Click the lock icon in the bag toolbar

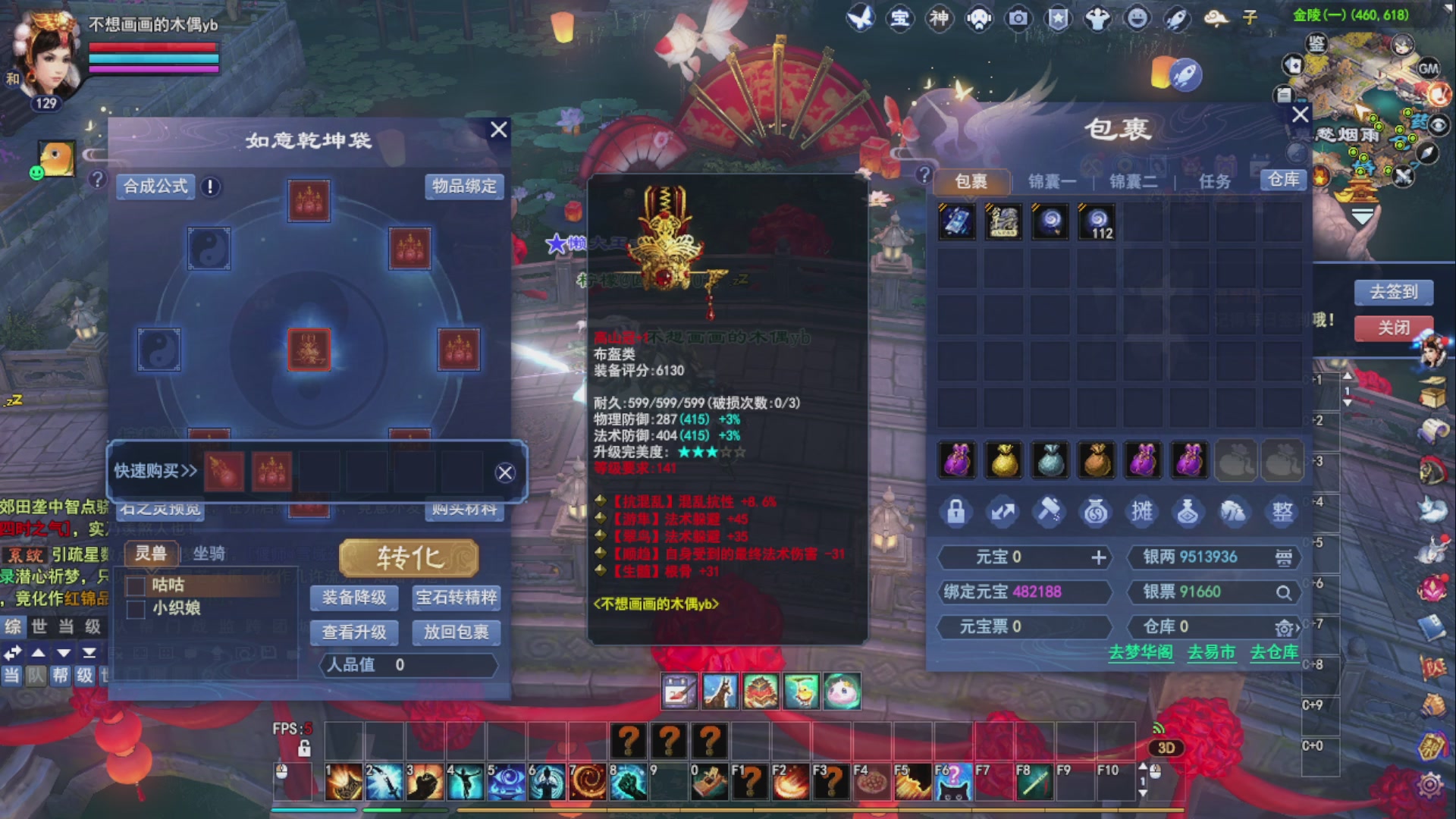[x=957, y=511]
